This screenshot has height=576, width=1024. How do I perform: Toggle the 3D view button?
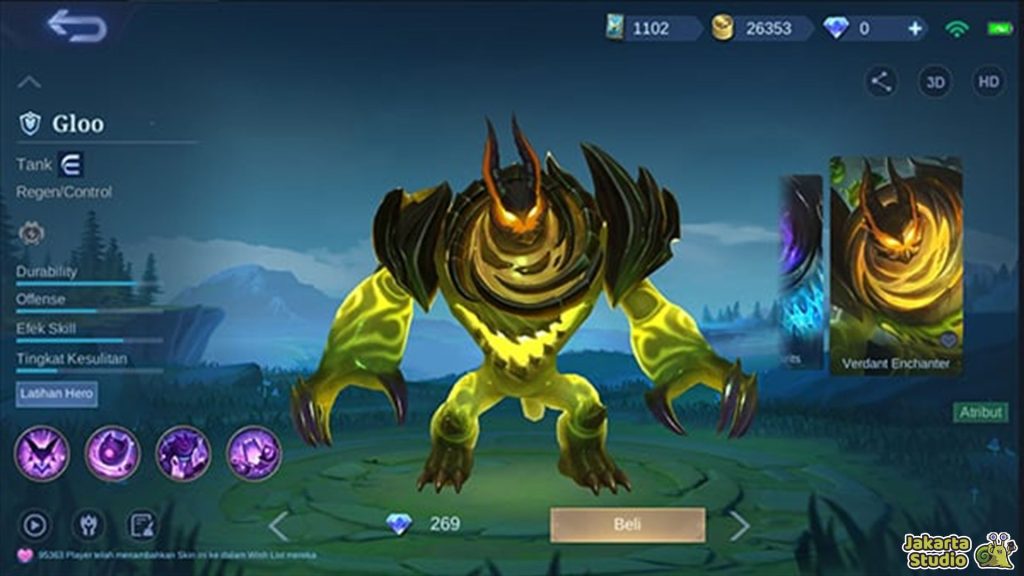coord(935,83)
